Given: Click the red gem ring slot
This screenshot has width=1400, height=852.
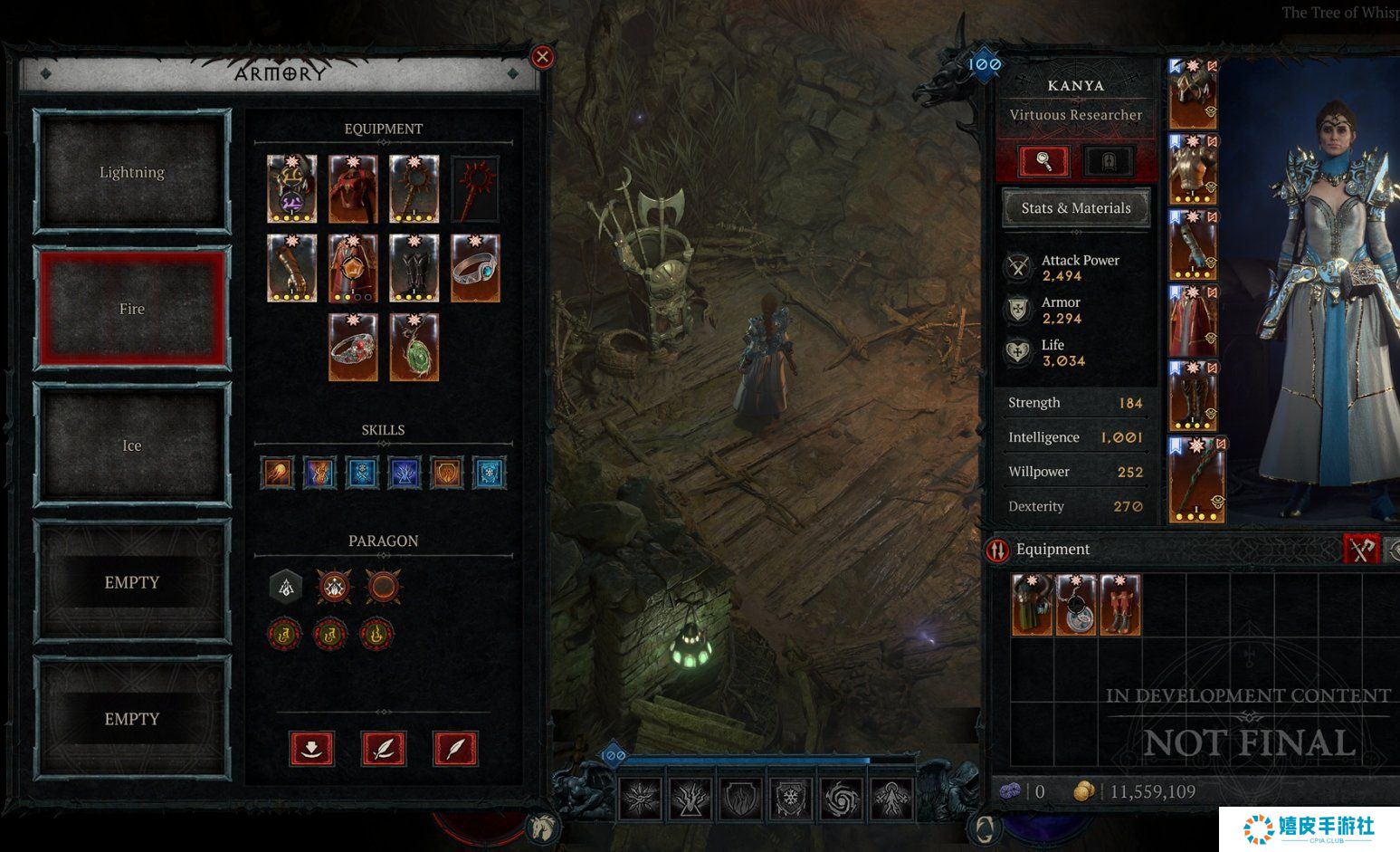Looking at the screenshot, I should tap(353, 348).
